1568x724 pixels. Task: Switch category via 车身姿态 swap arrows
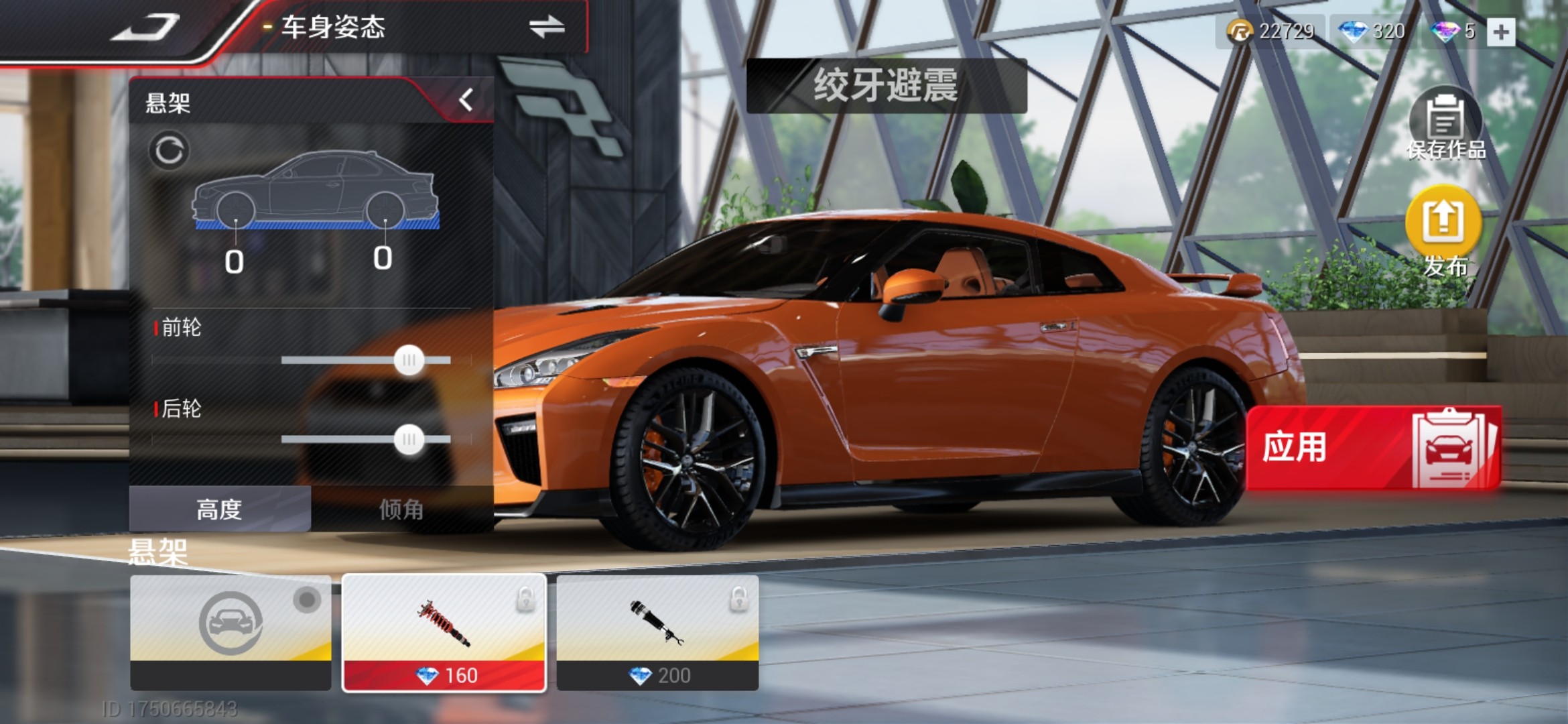(x=546, y=27)
